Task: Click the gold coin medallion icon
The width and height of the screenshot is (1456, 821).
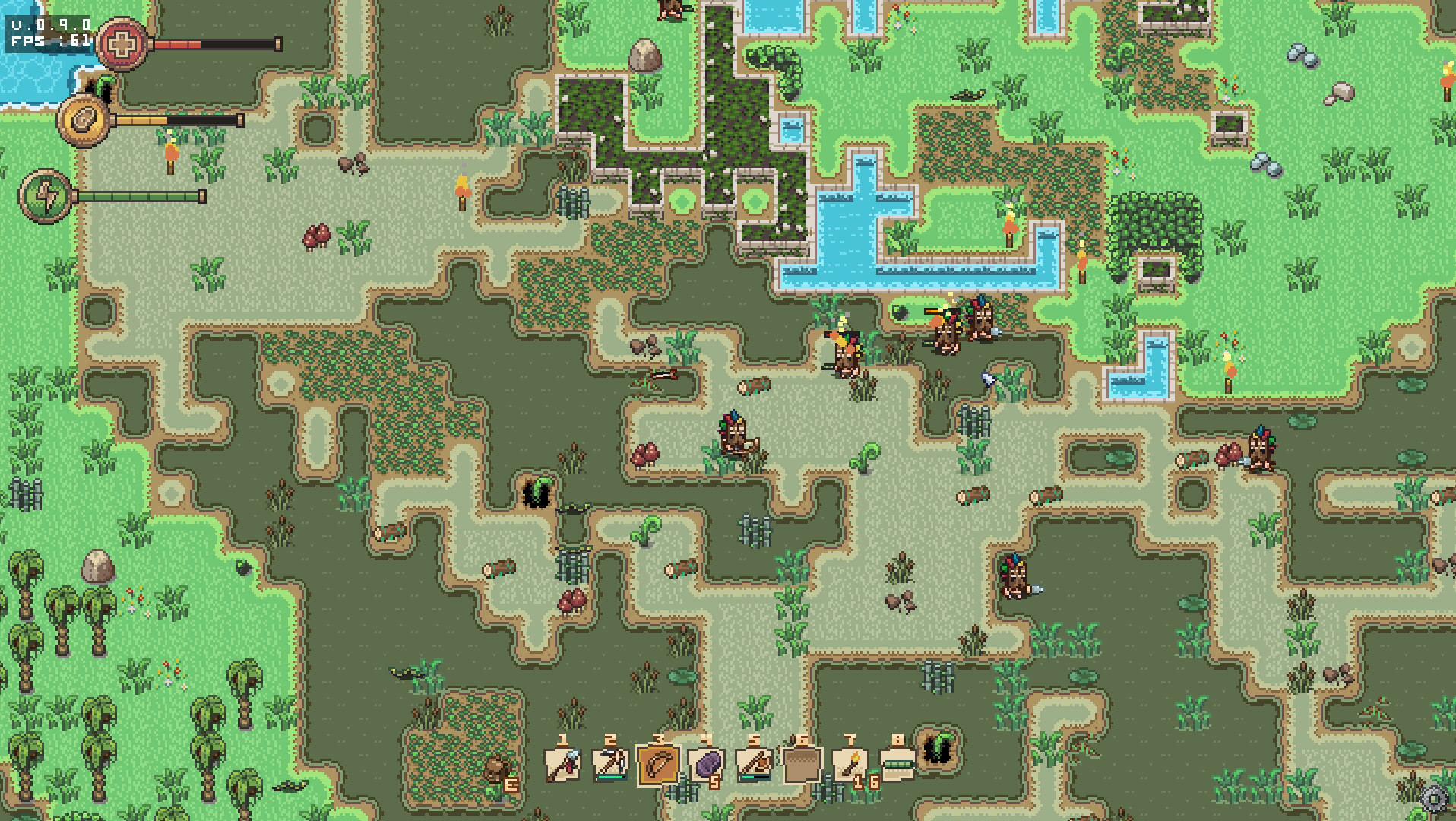Action: click(84, 119)
